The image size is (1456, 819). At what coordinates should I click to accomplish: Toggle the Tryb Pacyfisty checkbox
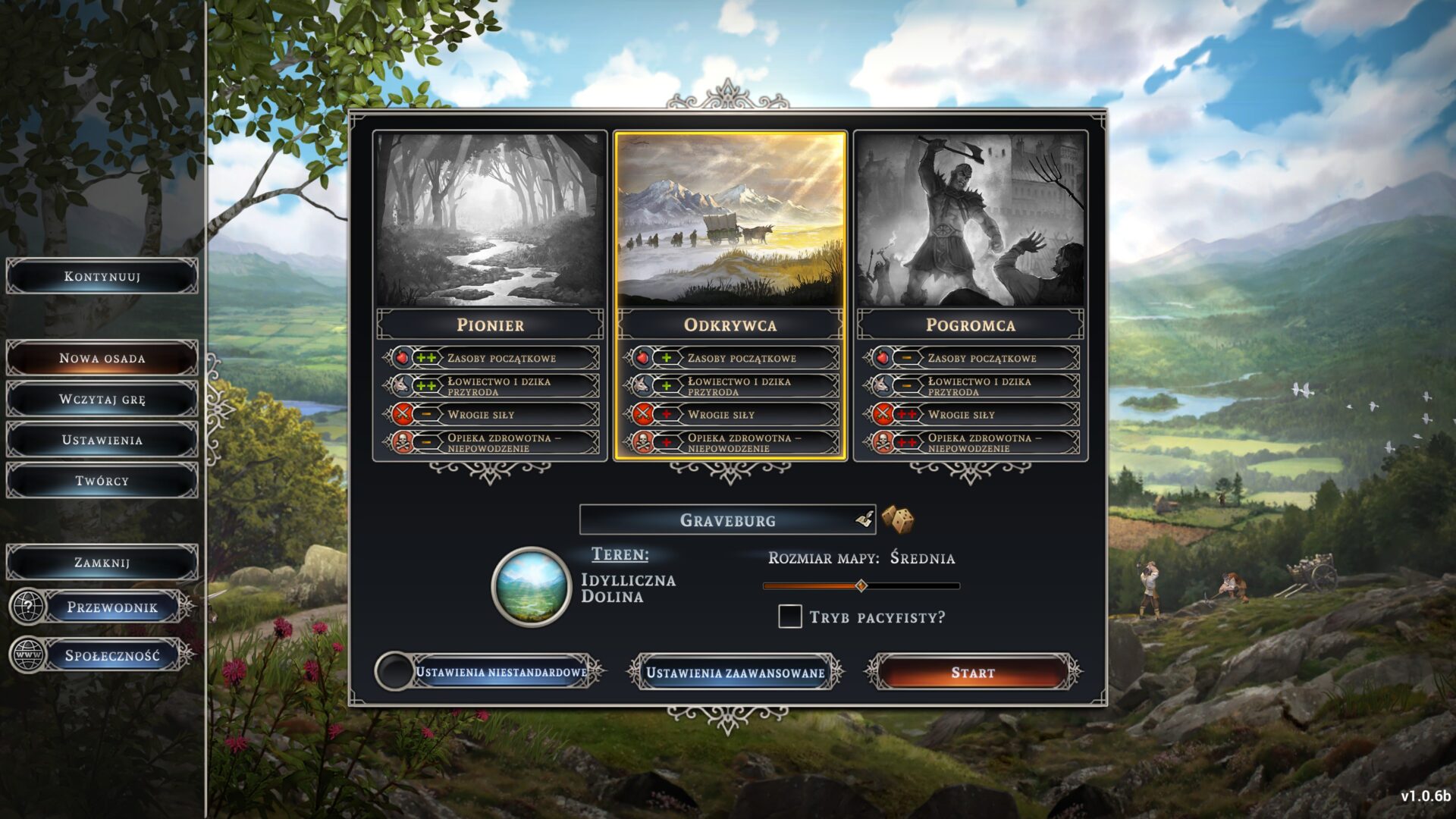coord(790,617)
